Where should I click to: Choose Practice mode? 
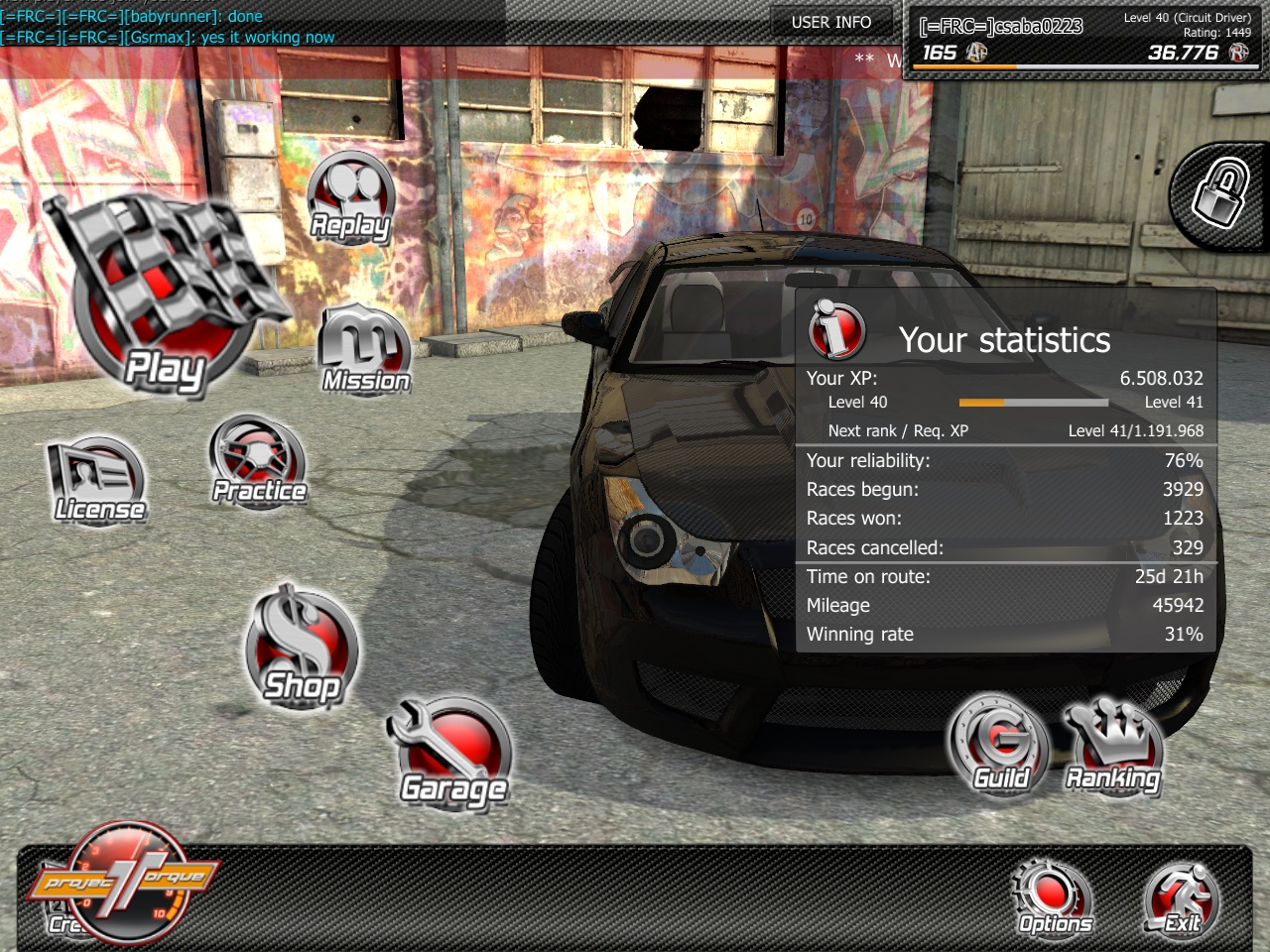click(258, 462)
